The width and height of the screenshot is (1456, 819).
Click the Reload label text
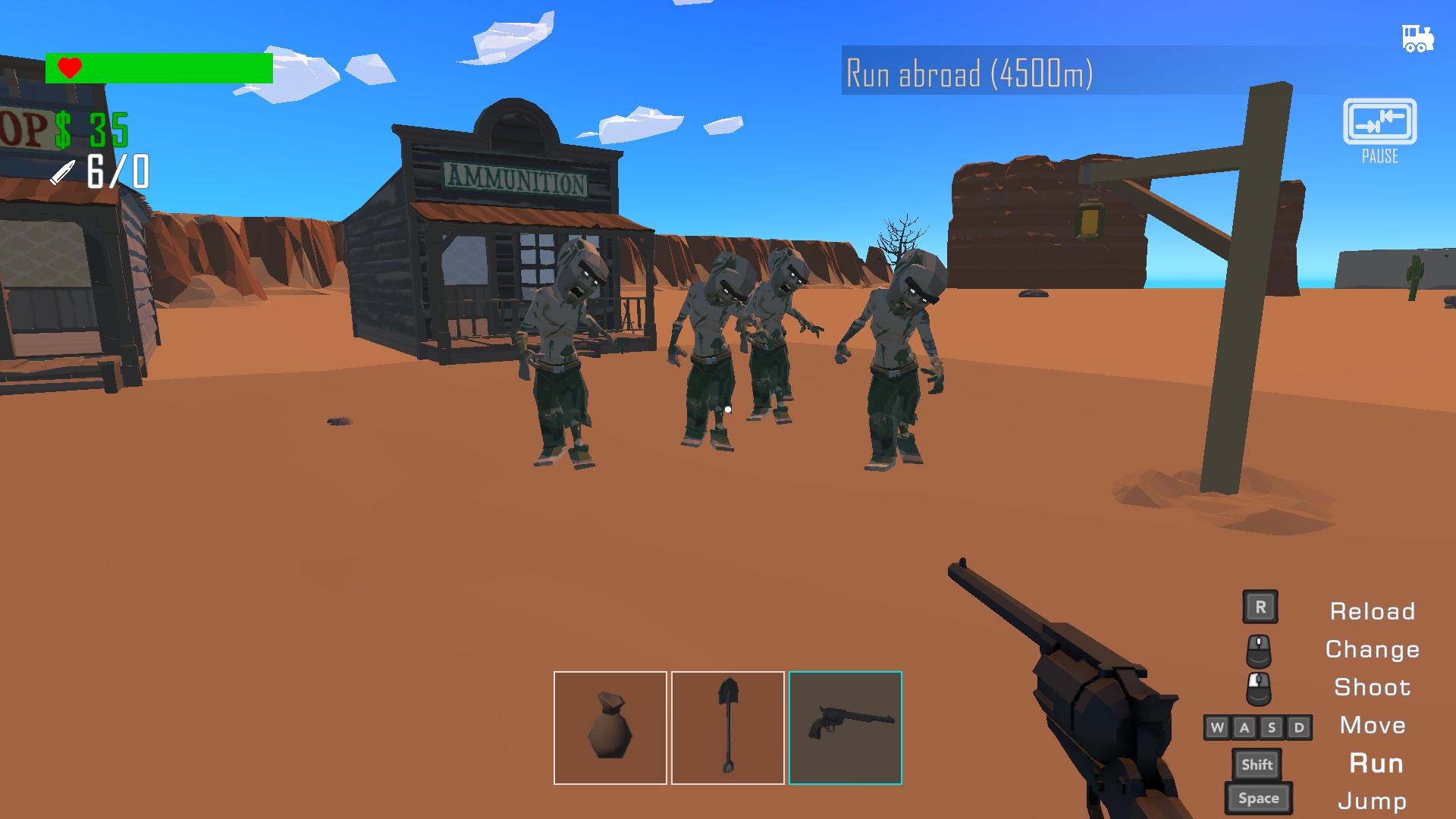coord(1372,611)
